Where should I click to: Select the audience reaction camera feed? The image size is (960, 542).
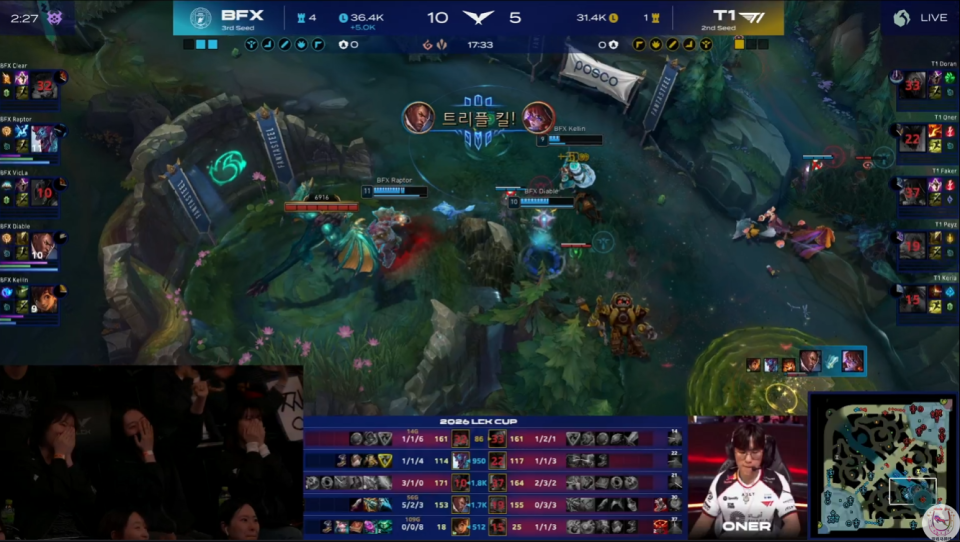point(150,452)
